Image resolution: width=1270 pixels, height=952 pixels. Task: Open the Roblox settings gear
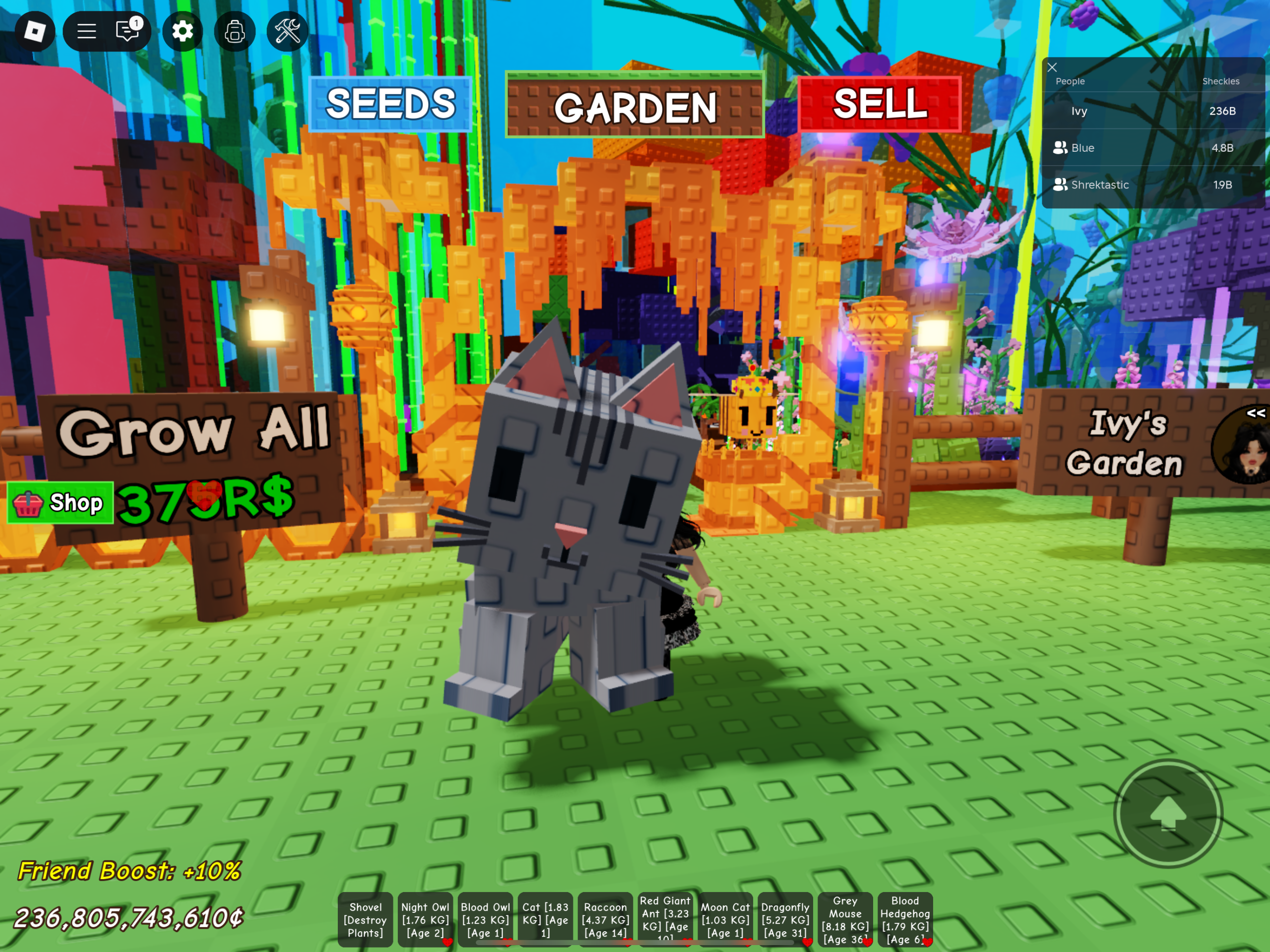click(183, 32)
